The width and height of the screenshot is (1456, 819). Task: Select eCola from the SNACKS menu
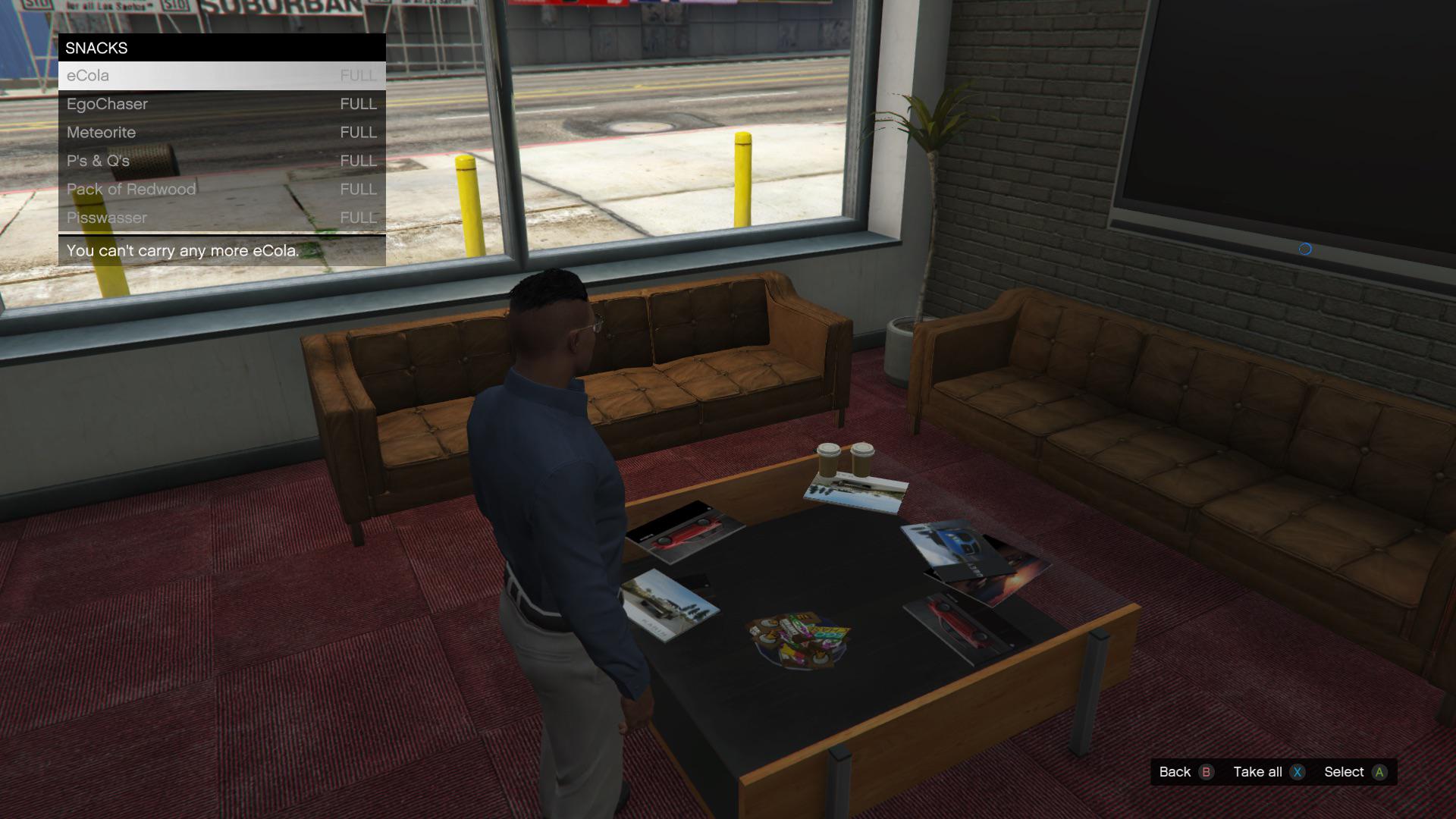[x=86, y=75]
